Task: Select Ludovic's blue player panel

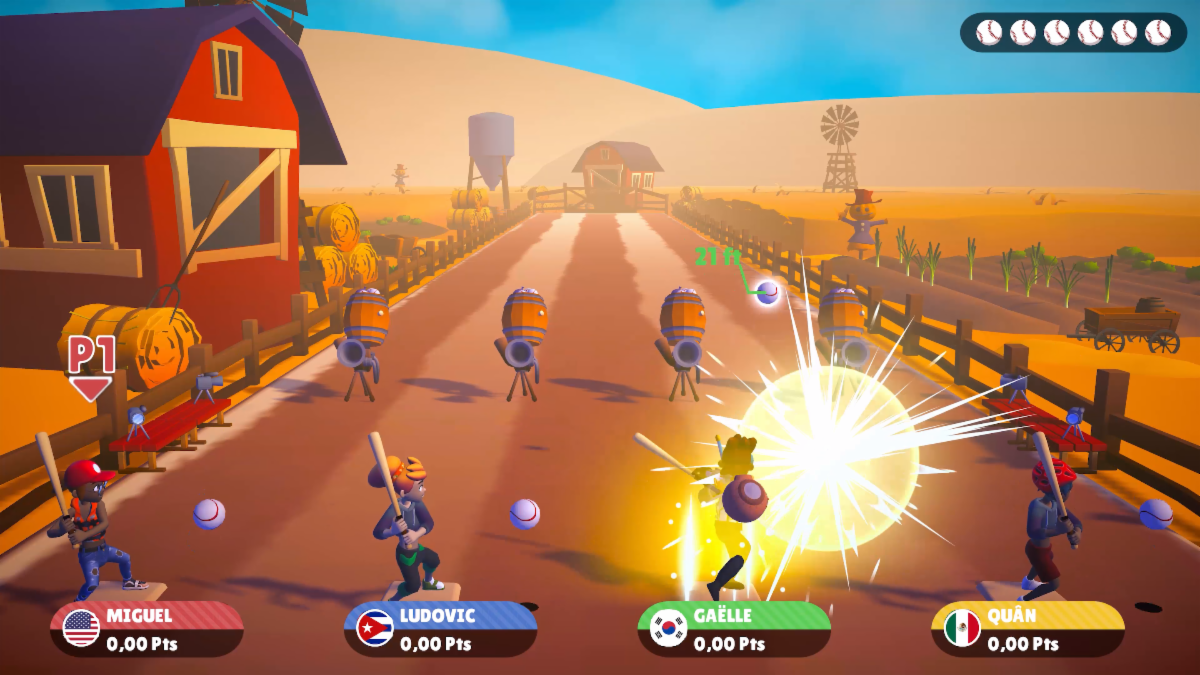Action: 440,629
